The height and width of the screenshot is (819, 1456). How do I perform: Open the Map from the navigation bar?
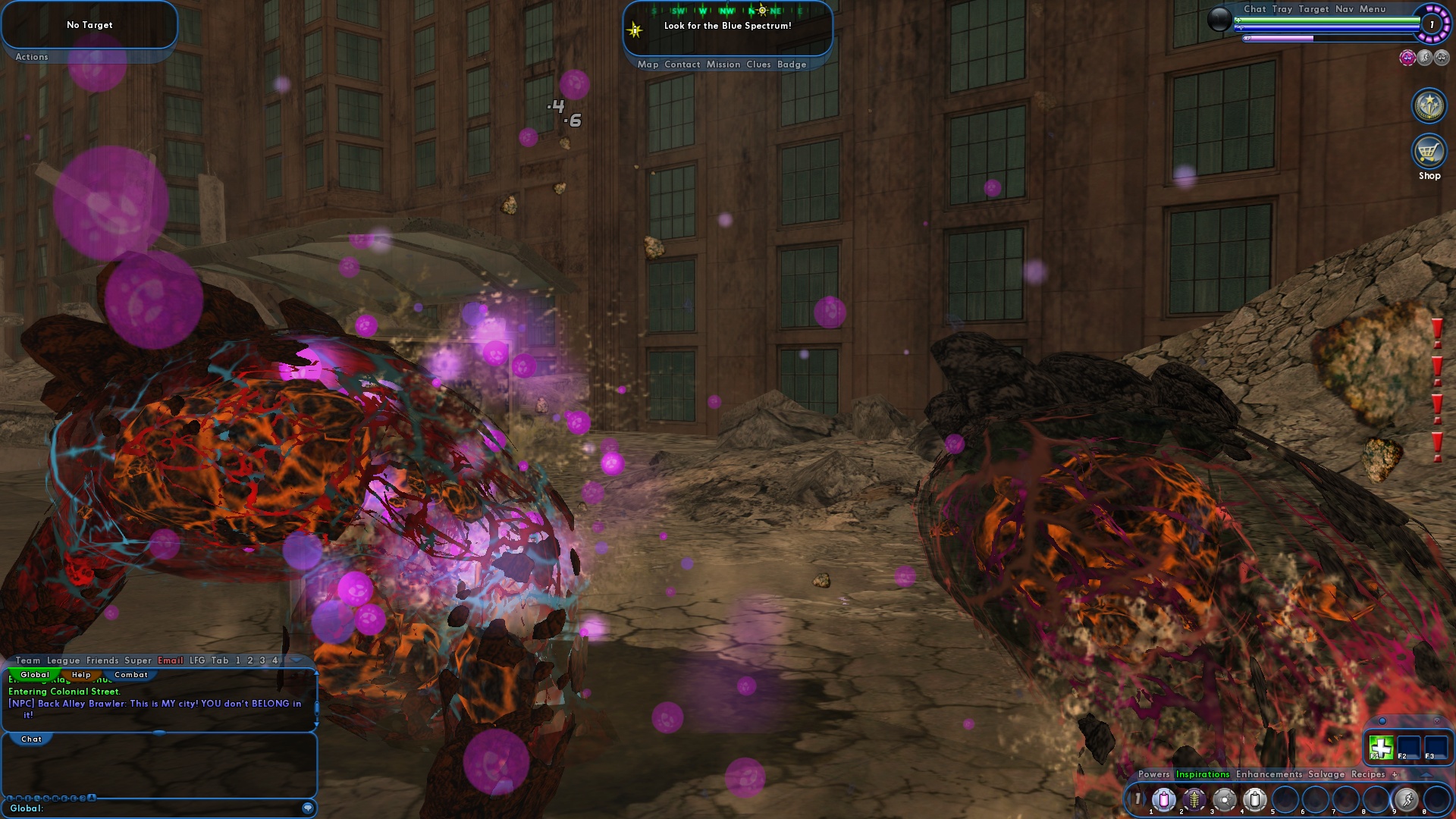[648, 64]
